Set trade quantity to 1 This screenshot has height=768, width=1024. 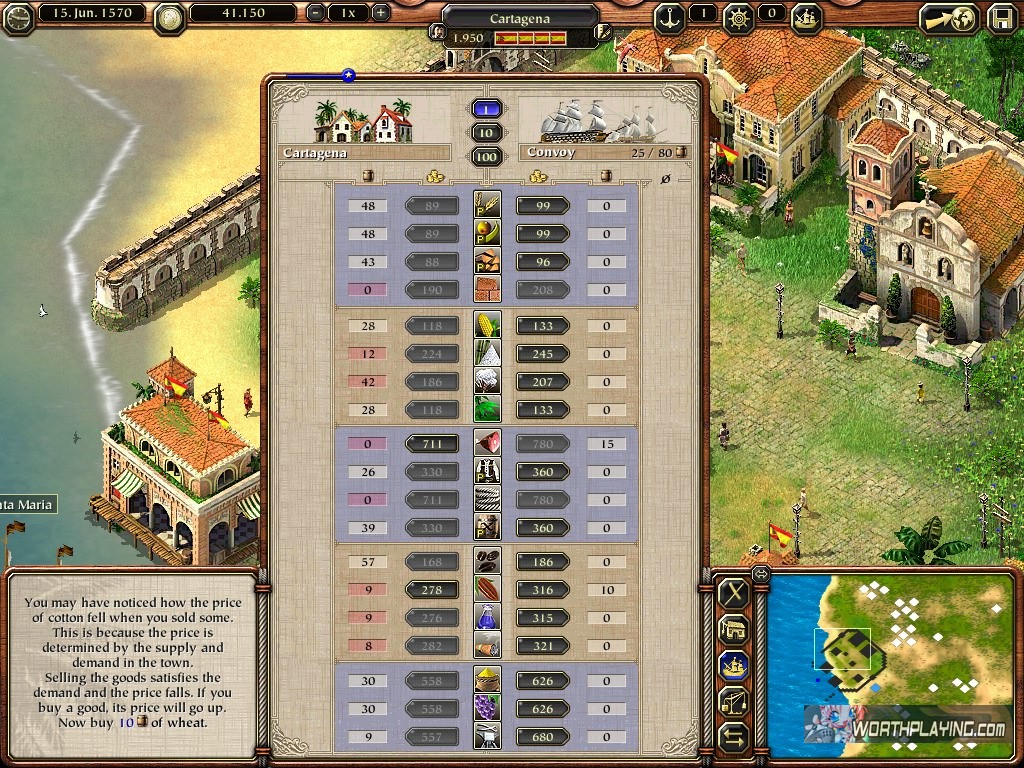click(487, 109)
